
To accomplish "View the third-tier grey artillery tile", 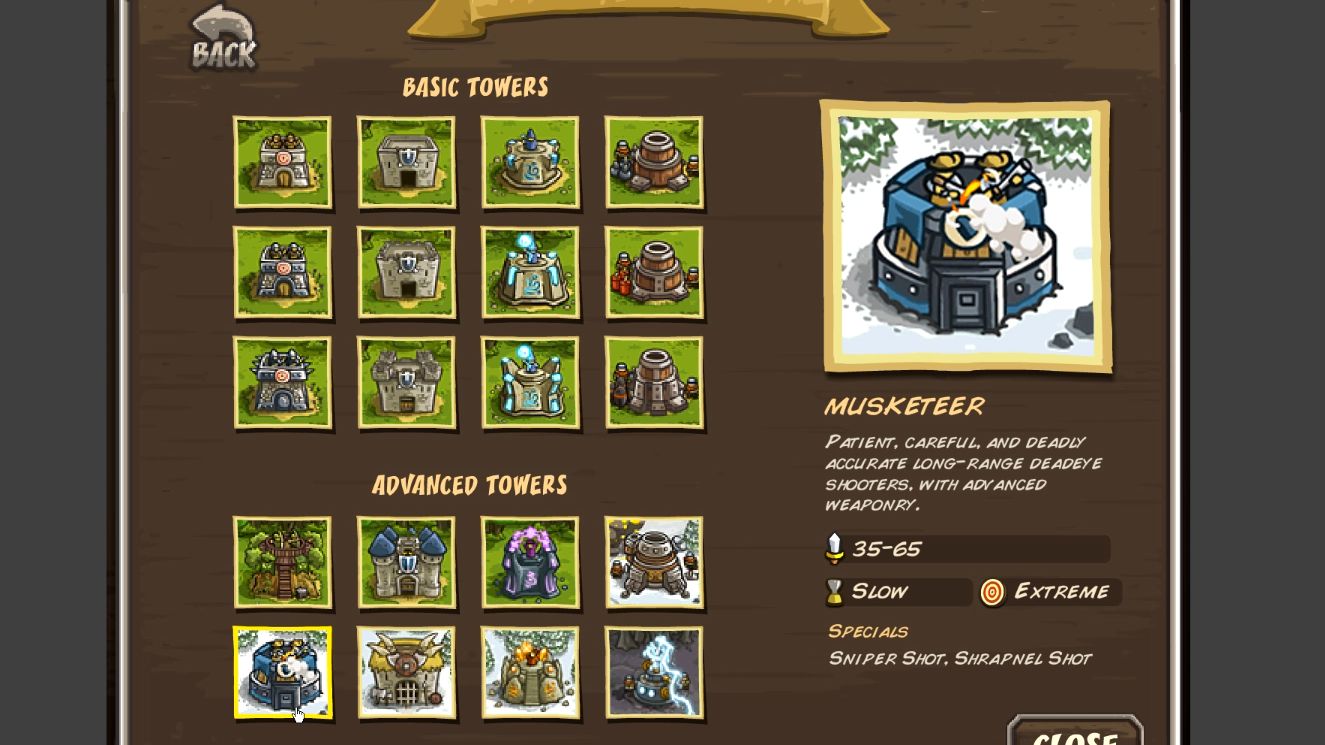I will point(654,382).
